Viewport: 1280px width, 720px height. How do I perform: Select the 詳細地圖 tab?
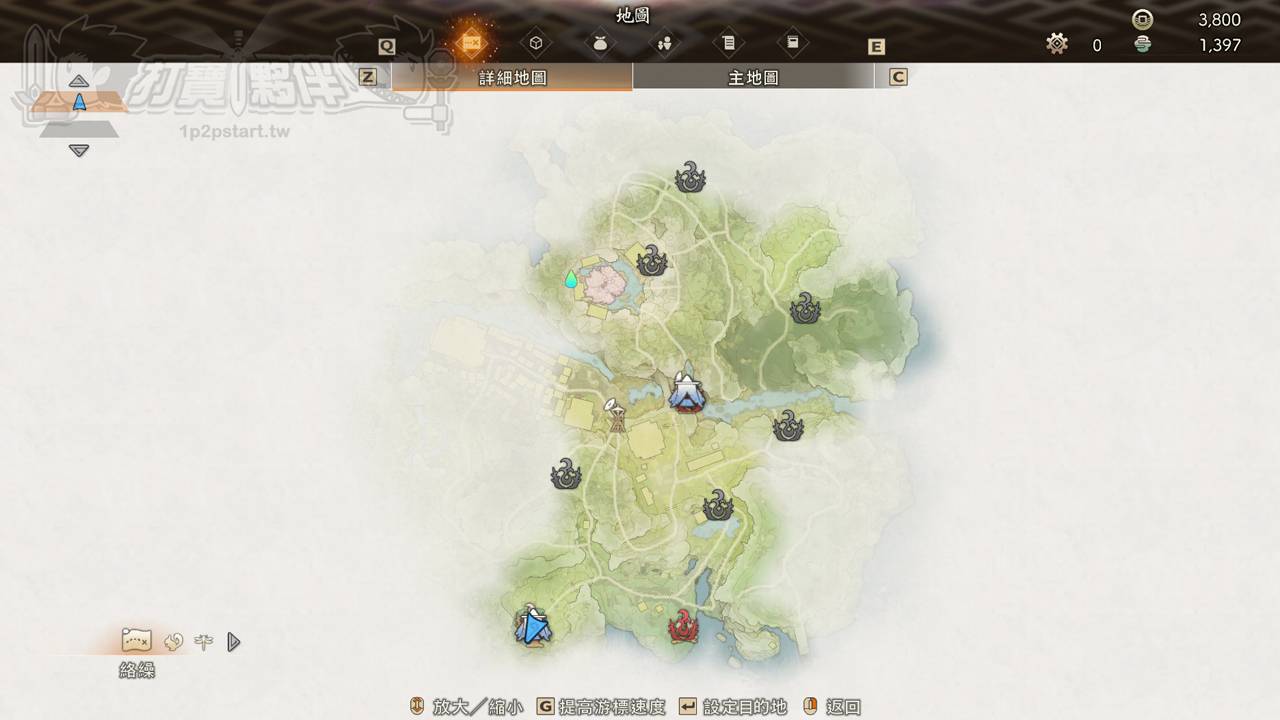pyautogui.click(x=512, y=77)
